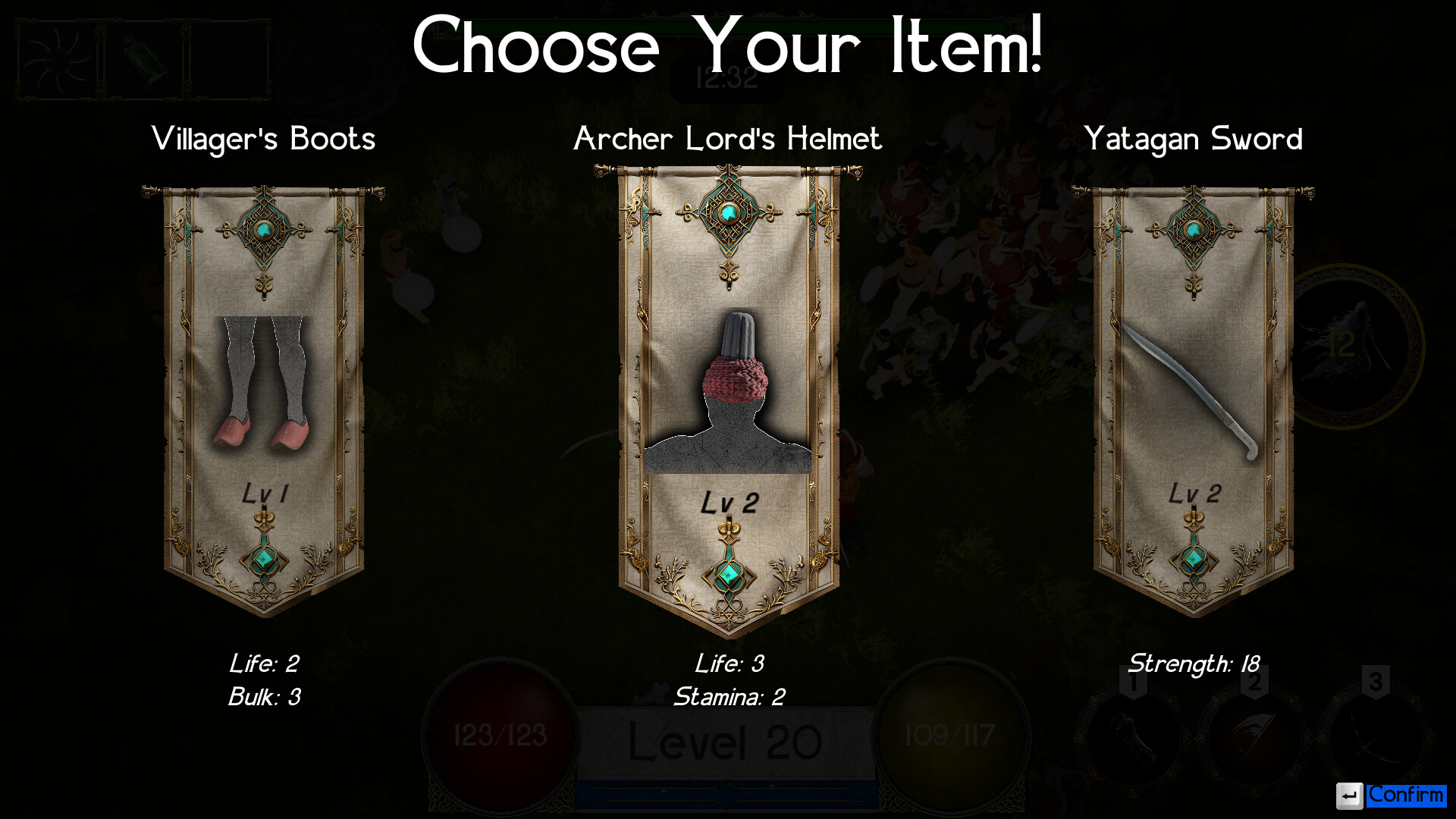The image size is (1456, 819).
Task: Click the Level 20 experience bar
Action: pos(728,743)
